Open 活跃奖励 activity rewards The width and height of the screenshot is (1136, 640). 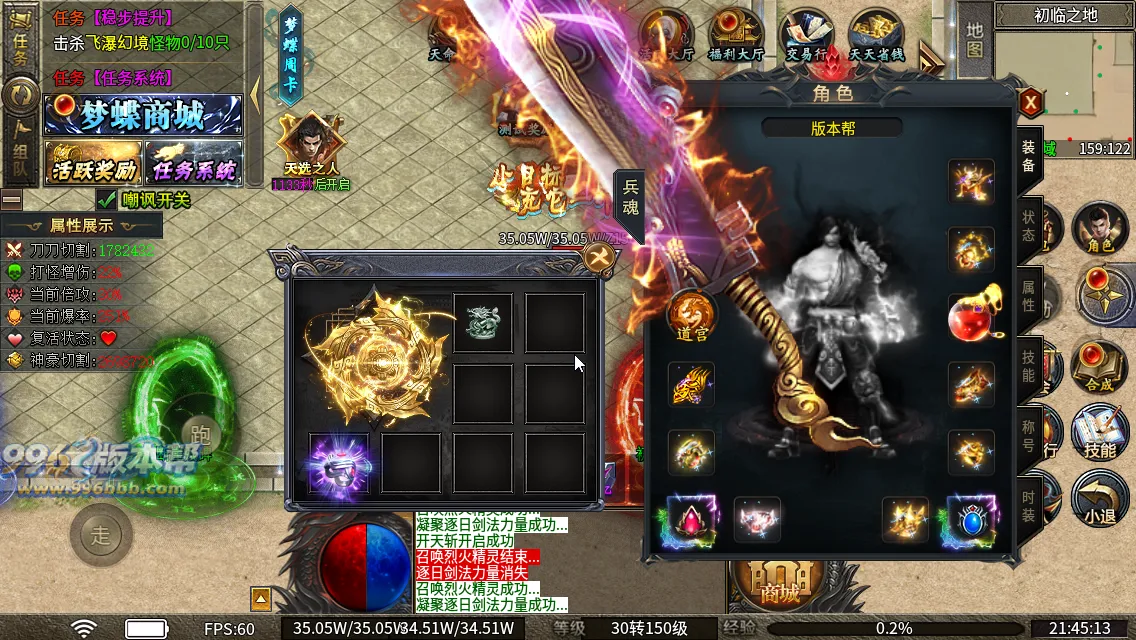[x=93, y=162]
